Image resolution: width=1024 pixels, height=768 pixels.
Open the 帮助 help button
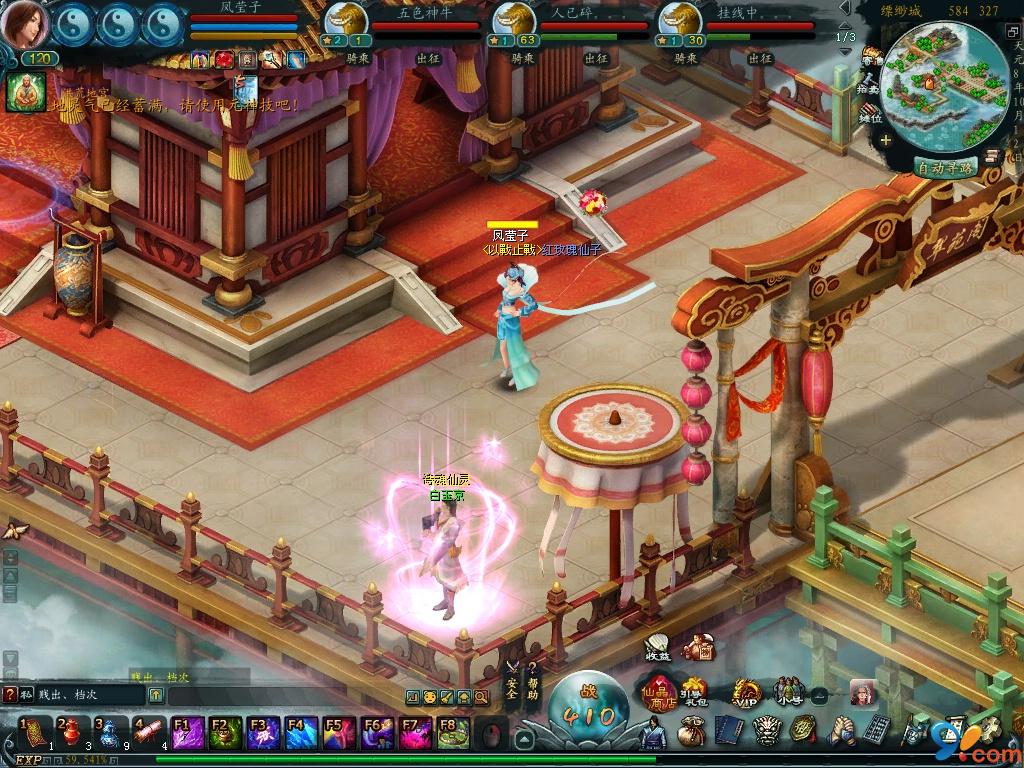pyautogui.click(x=533, y=682)
